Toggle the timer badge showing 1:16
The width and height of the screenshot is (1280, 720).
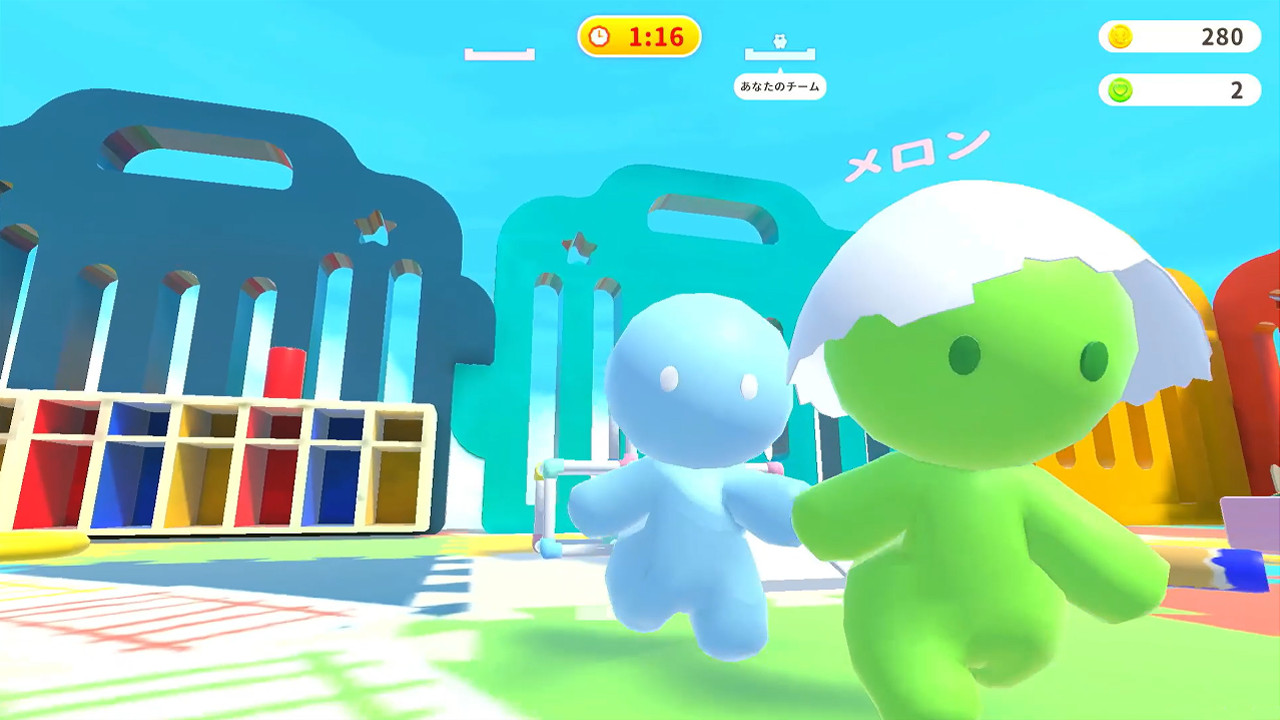(x=640, y=37)
